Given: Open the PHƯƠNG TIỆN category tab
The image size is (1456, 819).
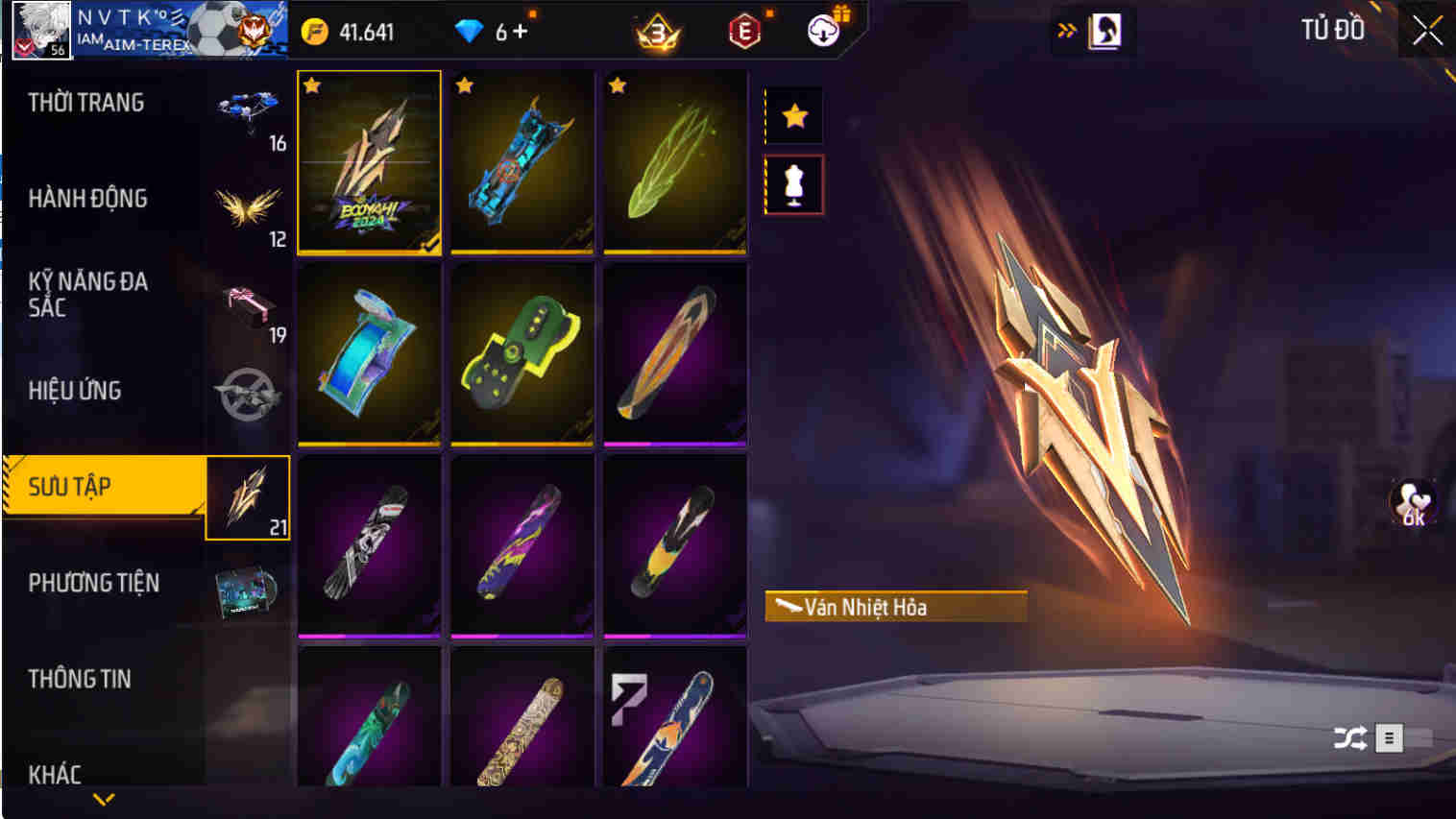Looking at the screenshot, I should (96, 583).
